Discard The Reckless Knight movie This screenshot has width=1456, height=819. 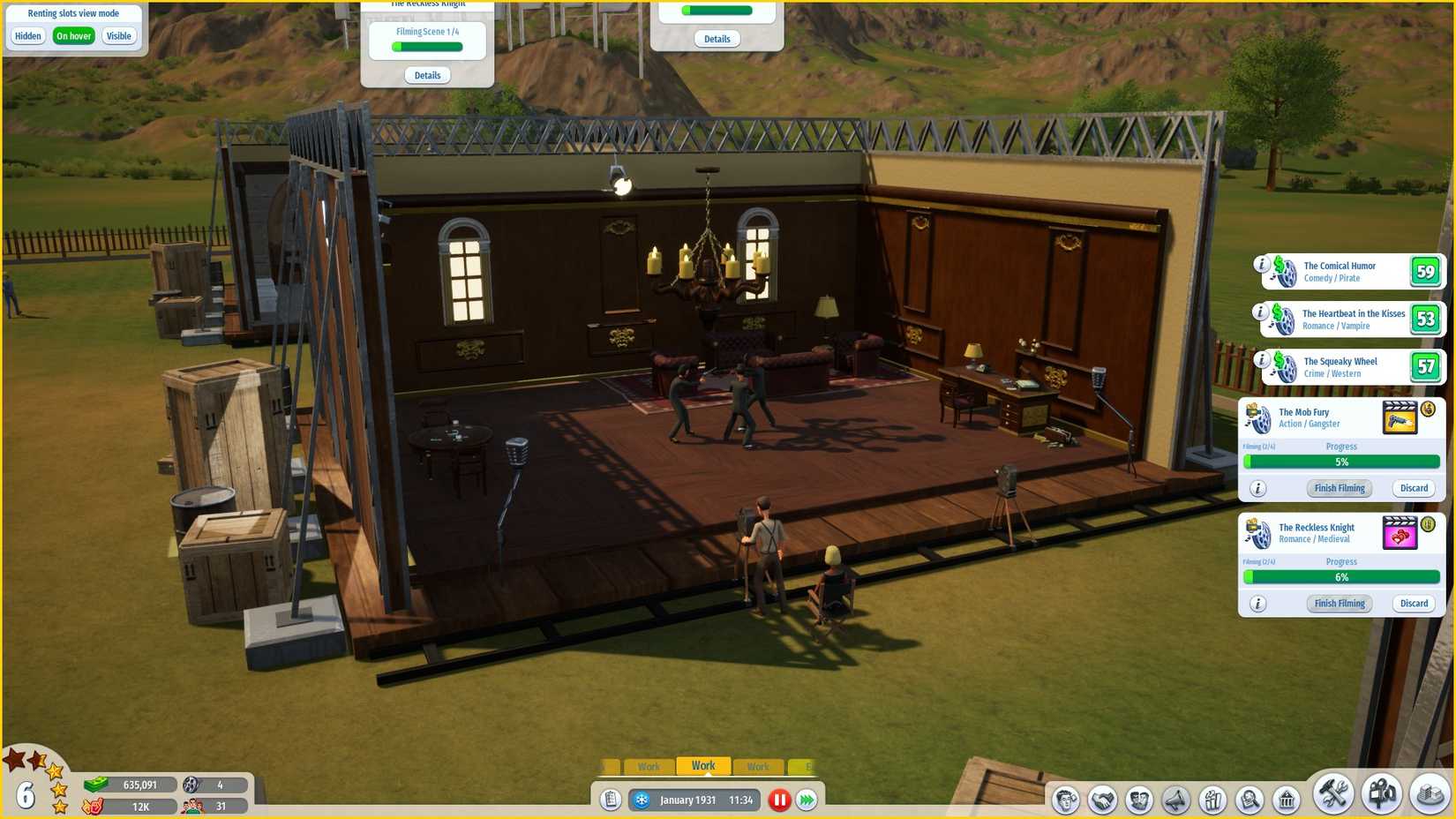point(1413,603)
